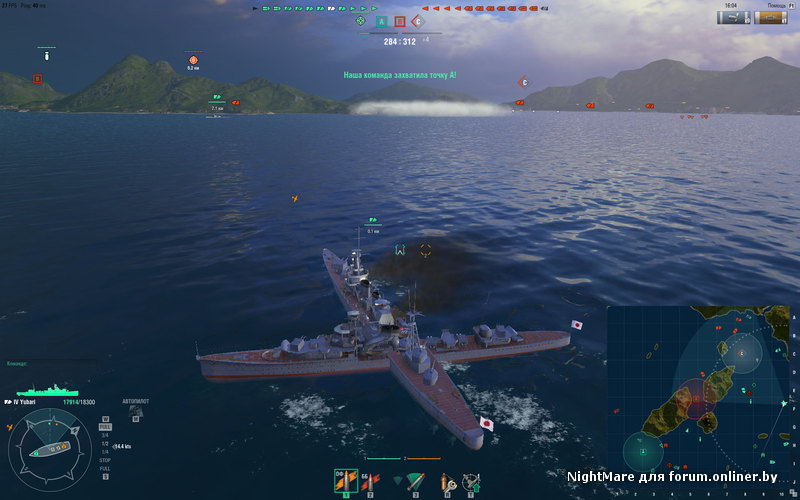Select capture point B indicator

[x=400, y=21]
